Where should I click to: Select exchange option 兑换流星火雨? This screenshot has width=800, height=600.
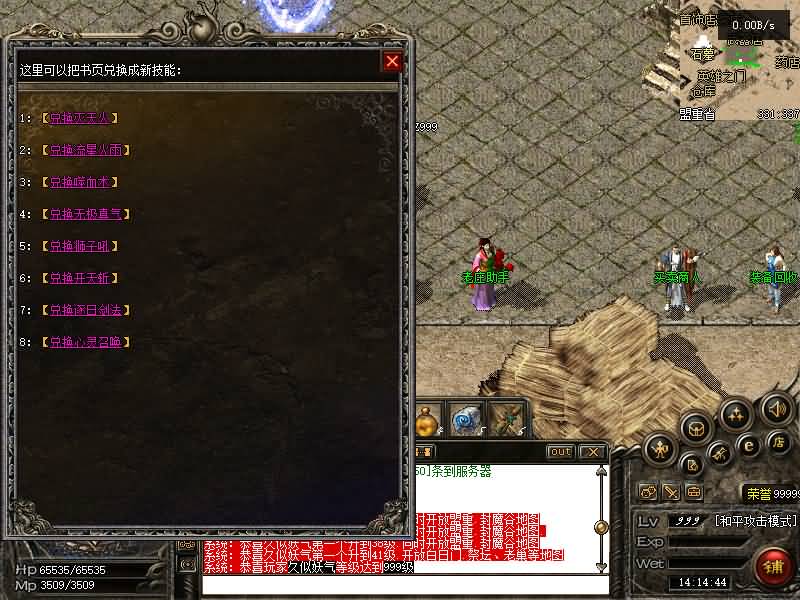point(87,150)
